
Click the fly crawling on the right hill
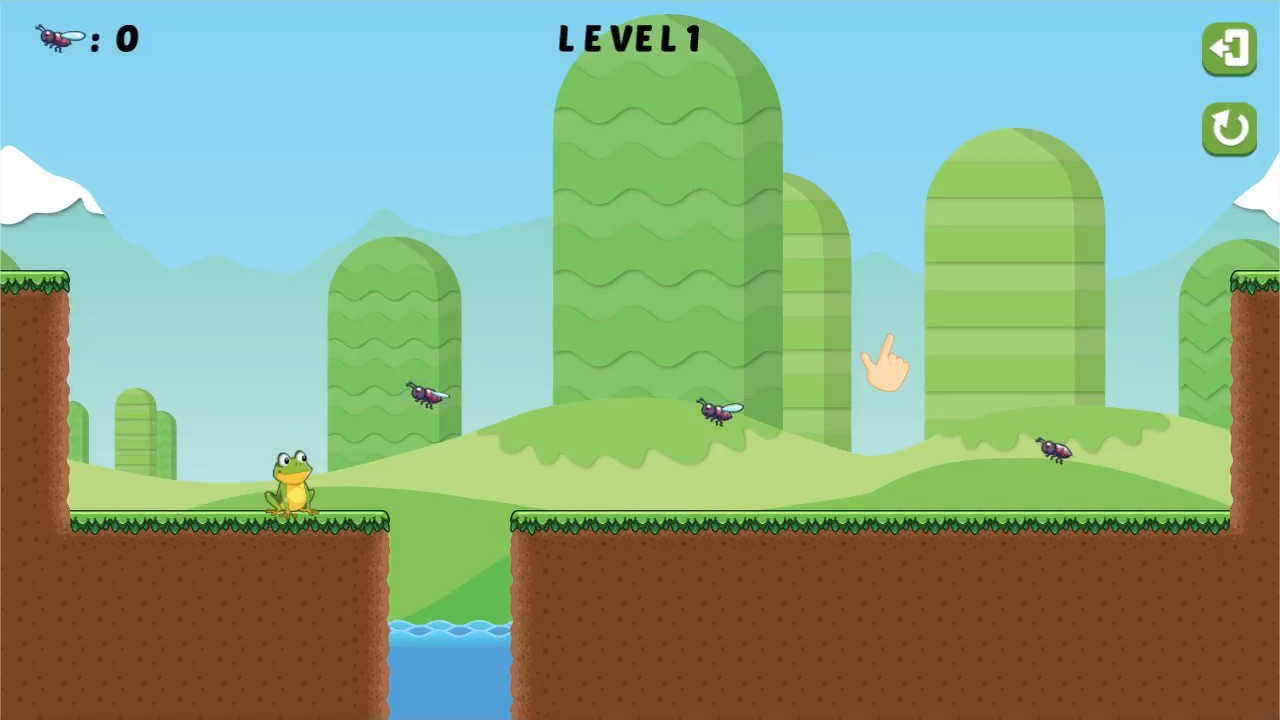[1057, 449]
